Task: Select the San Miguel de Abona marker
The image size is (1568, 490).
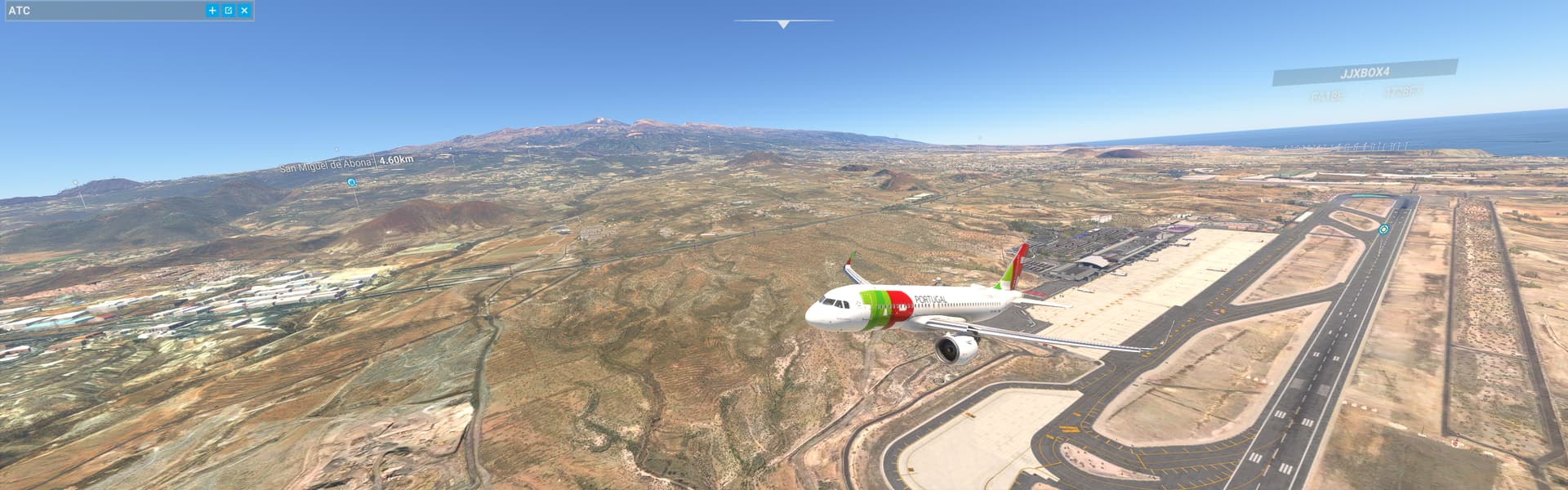Action: [351, 182]
